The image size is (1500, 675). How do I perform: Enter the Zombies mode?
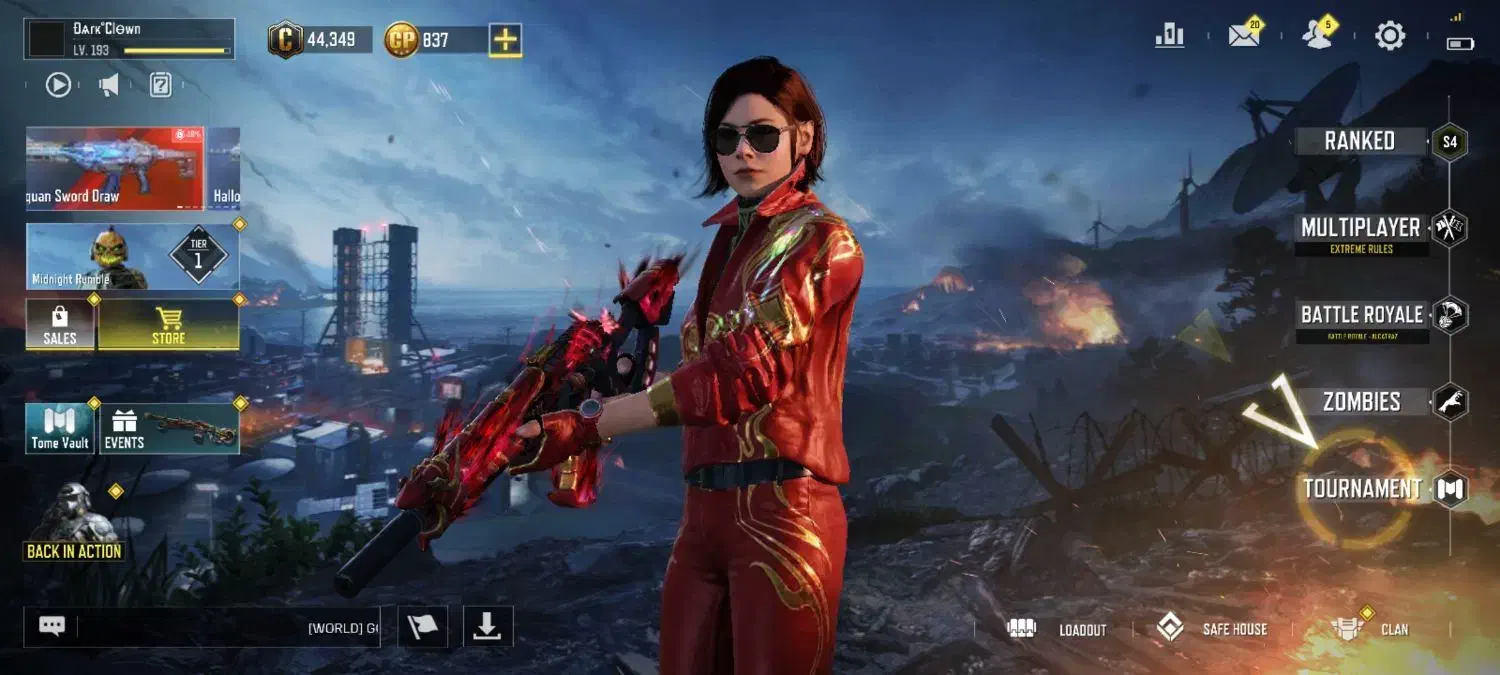point(1361,402)
